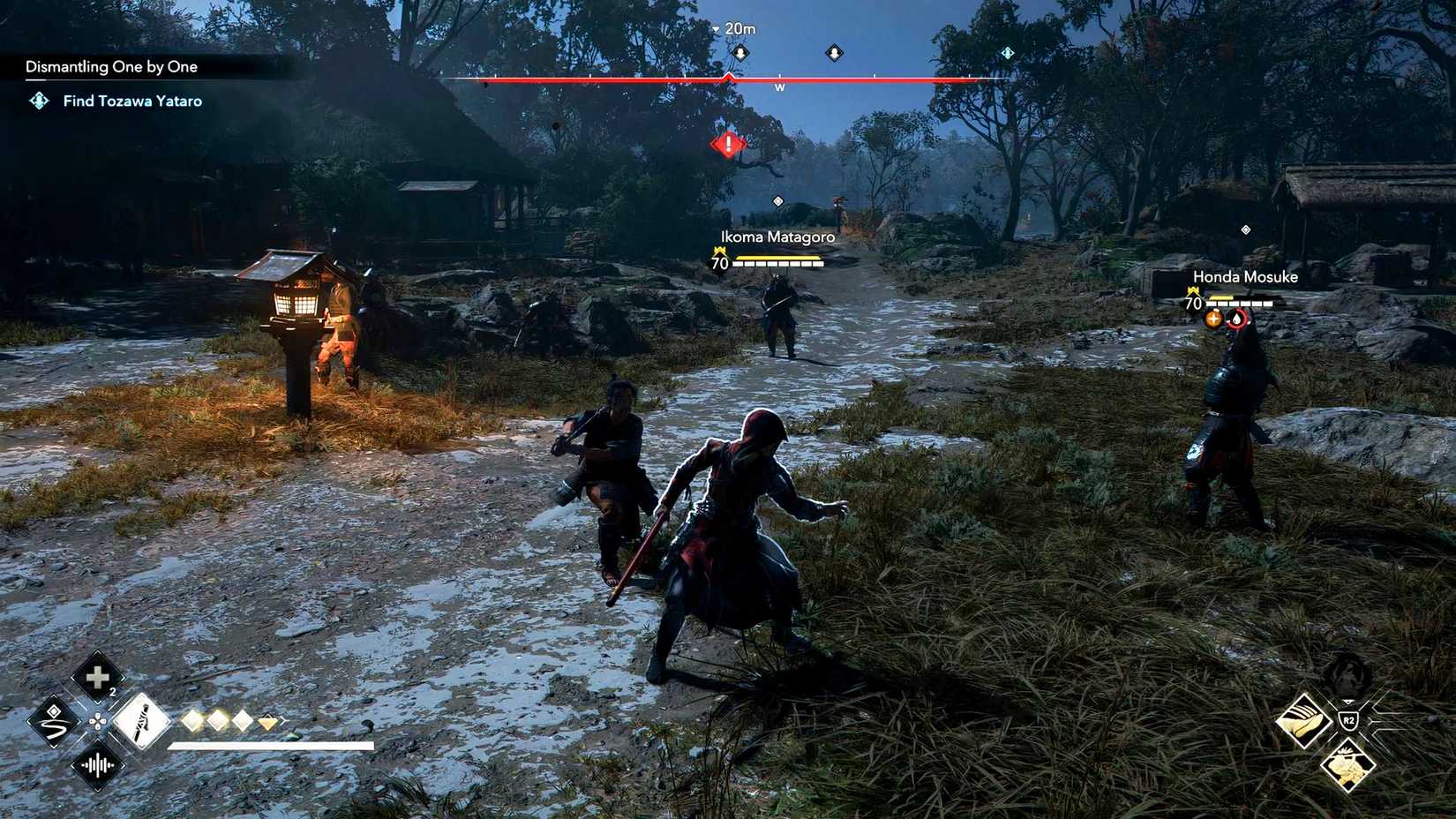
Task: Select the Dismantling One by One quest banner
Action: [111, 66]
